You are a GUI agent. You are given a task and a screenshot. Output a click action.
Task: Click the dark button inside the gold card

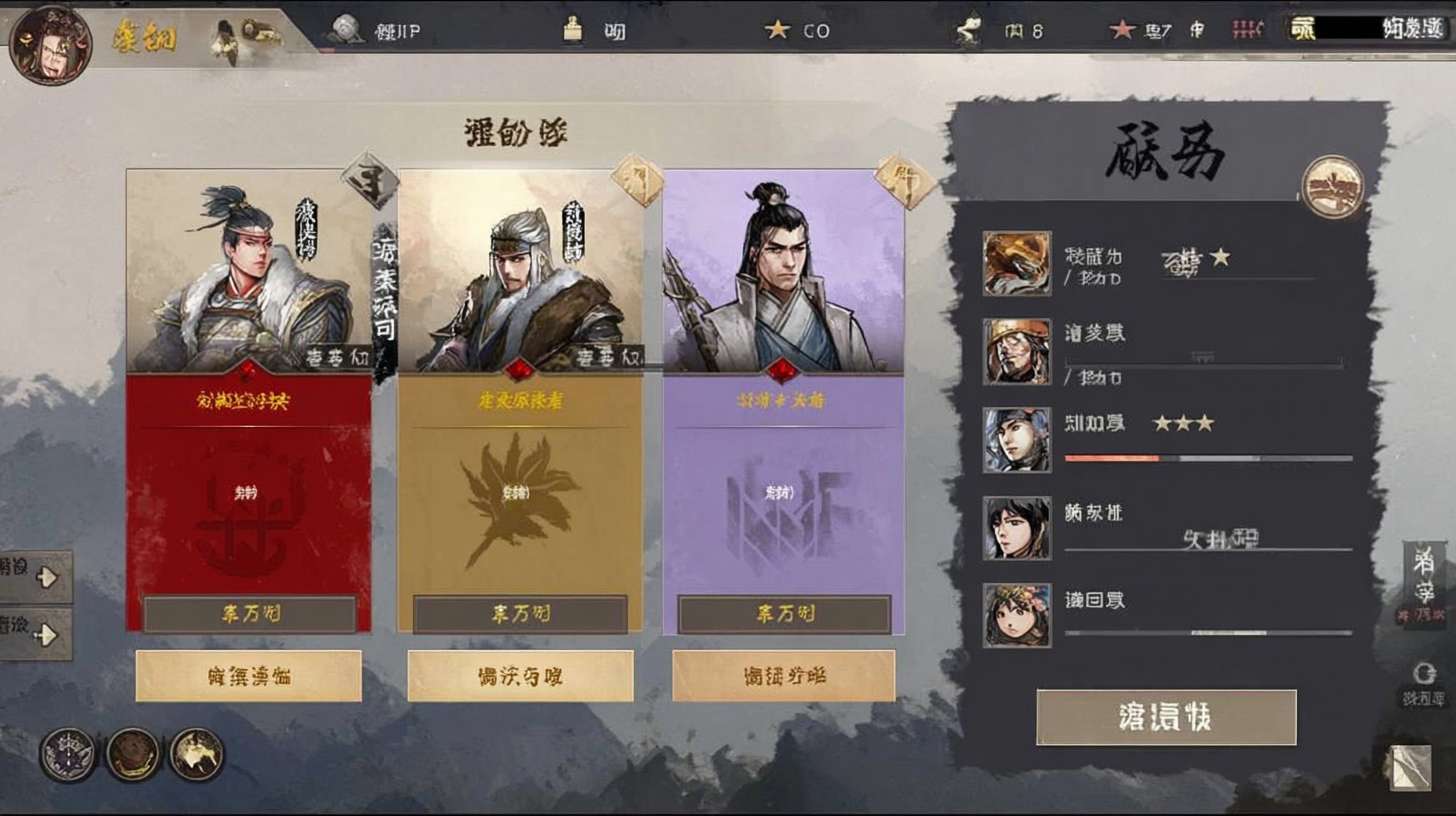pyautogui.click(x=520, y=614)
